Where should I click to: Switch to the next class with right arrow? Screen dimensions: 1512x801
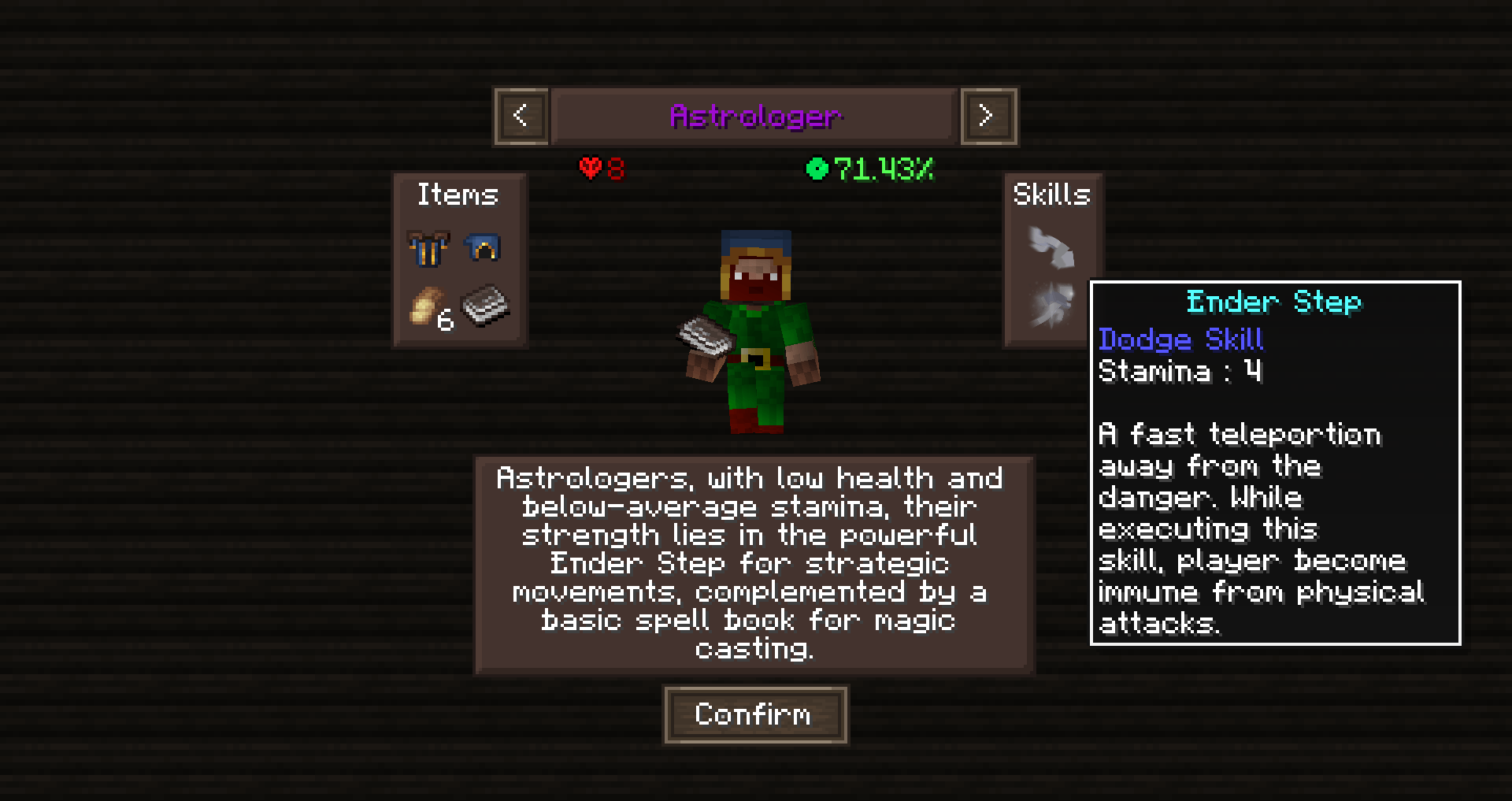click(988, 117)
